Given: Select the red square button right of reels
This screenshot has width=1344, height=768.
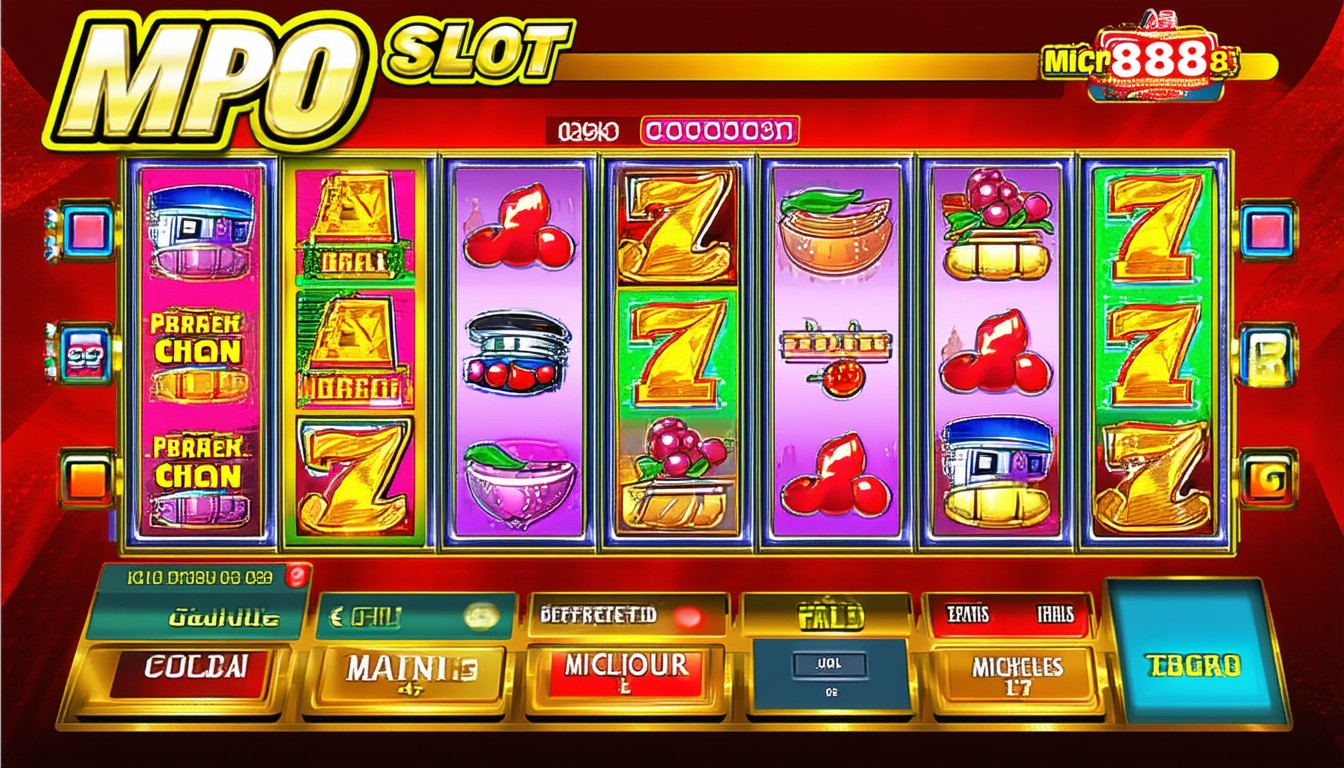Looking at the screenshot, I should [x=1266, y=231].
